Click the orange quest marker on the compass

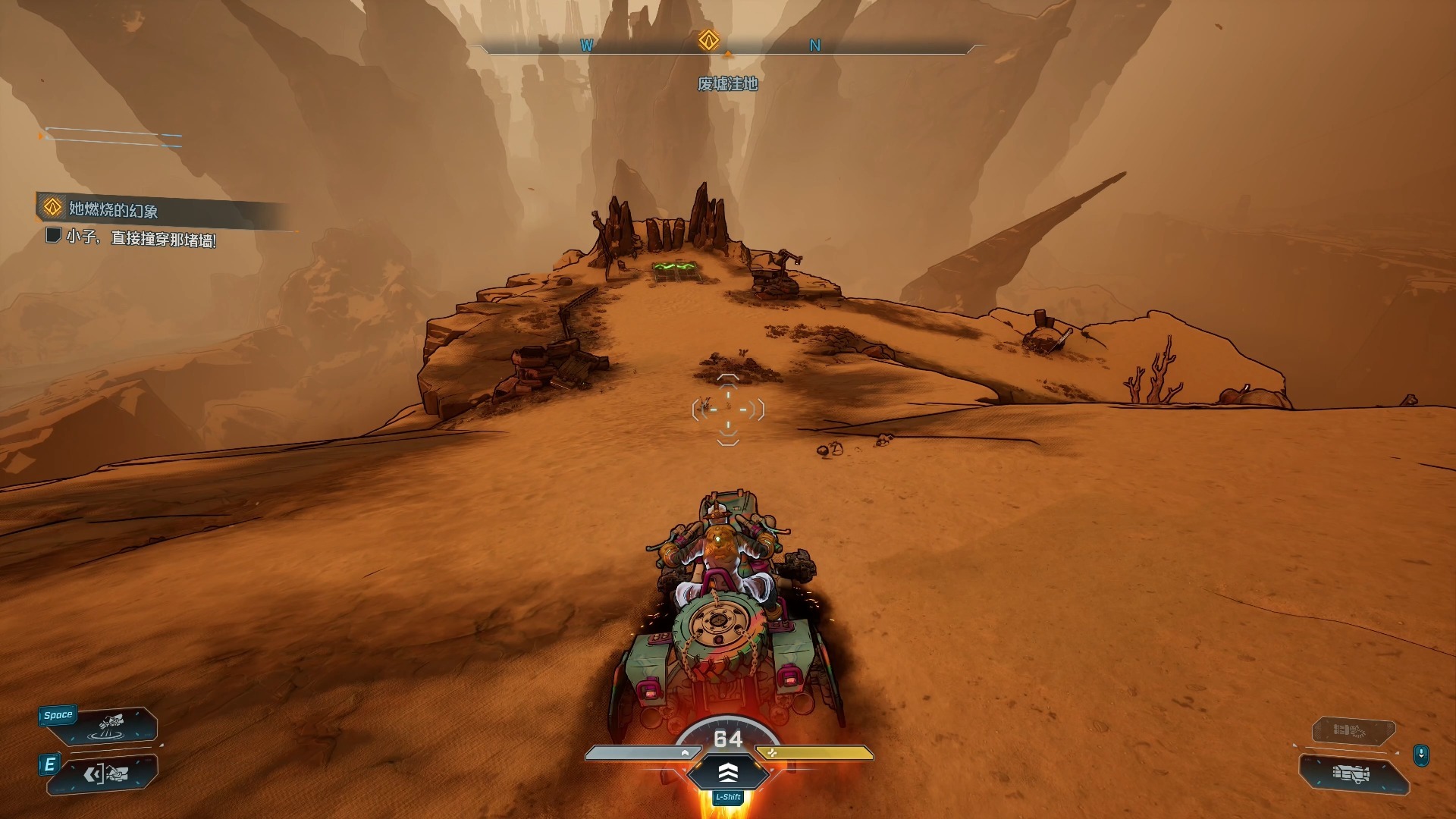[708, 40]
